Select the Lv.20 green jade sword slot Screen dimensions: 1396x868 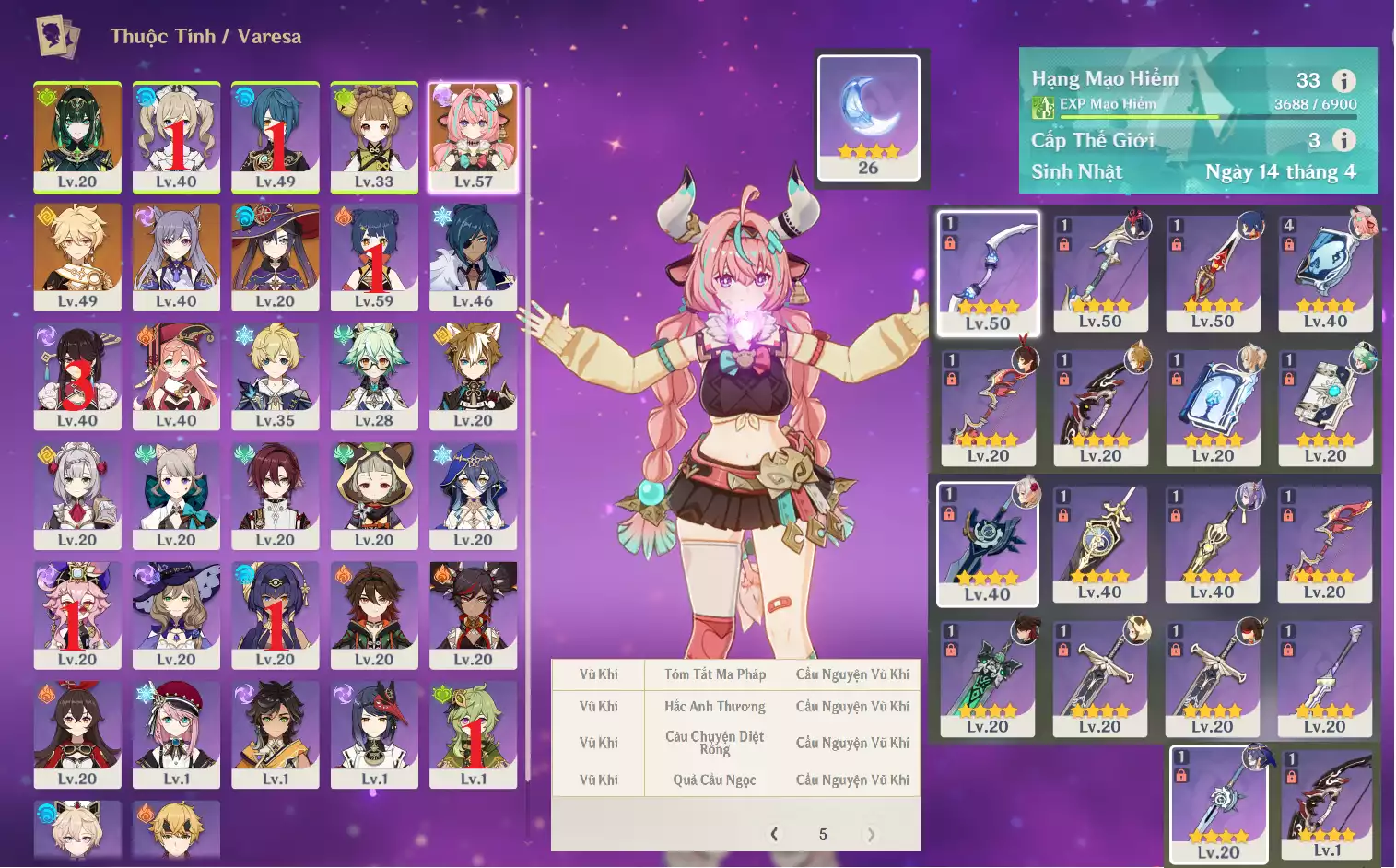click(988, 680)
